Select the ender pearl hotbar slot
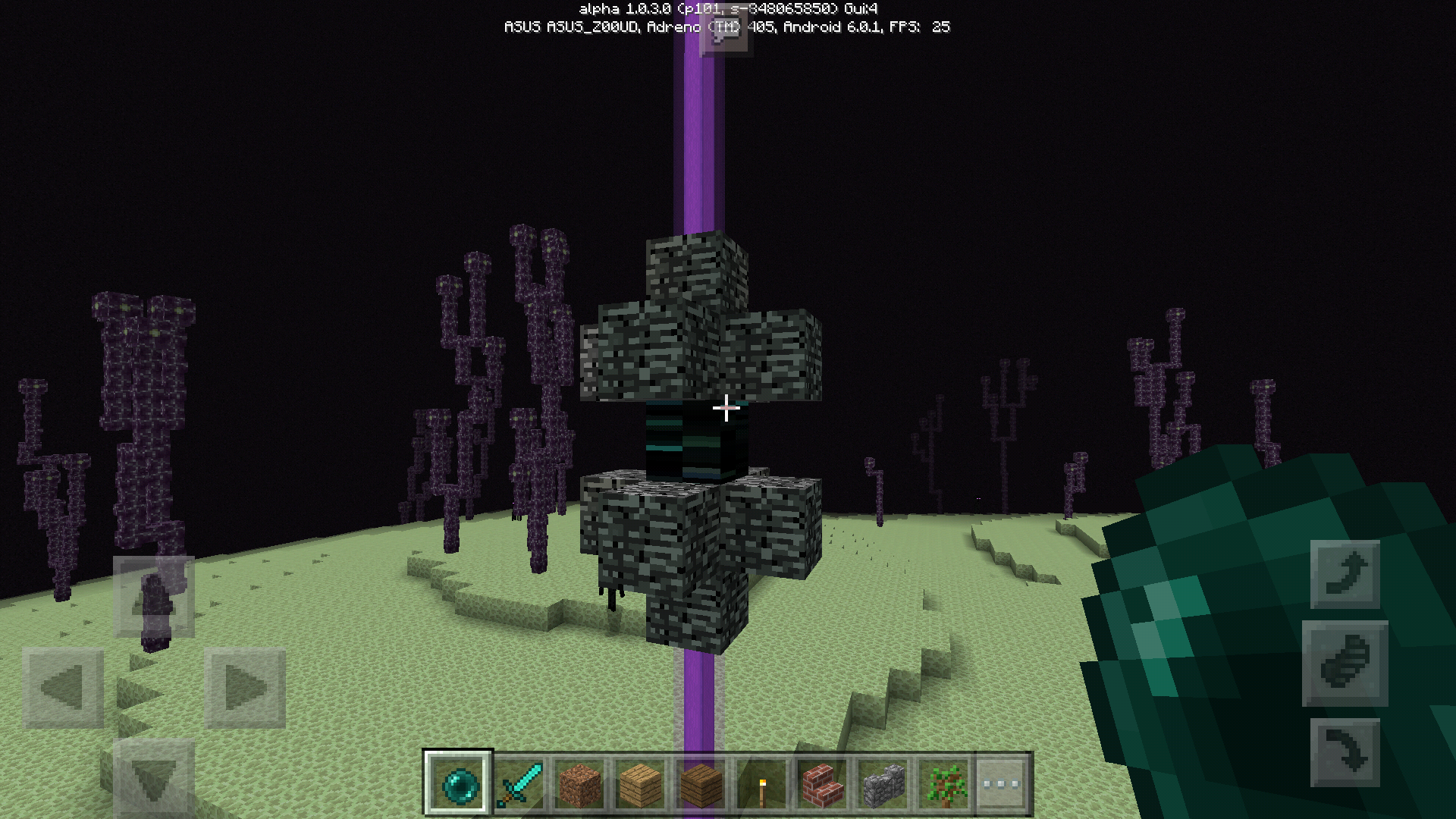 point(459,783)
